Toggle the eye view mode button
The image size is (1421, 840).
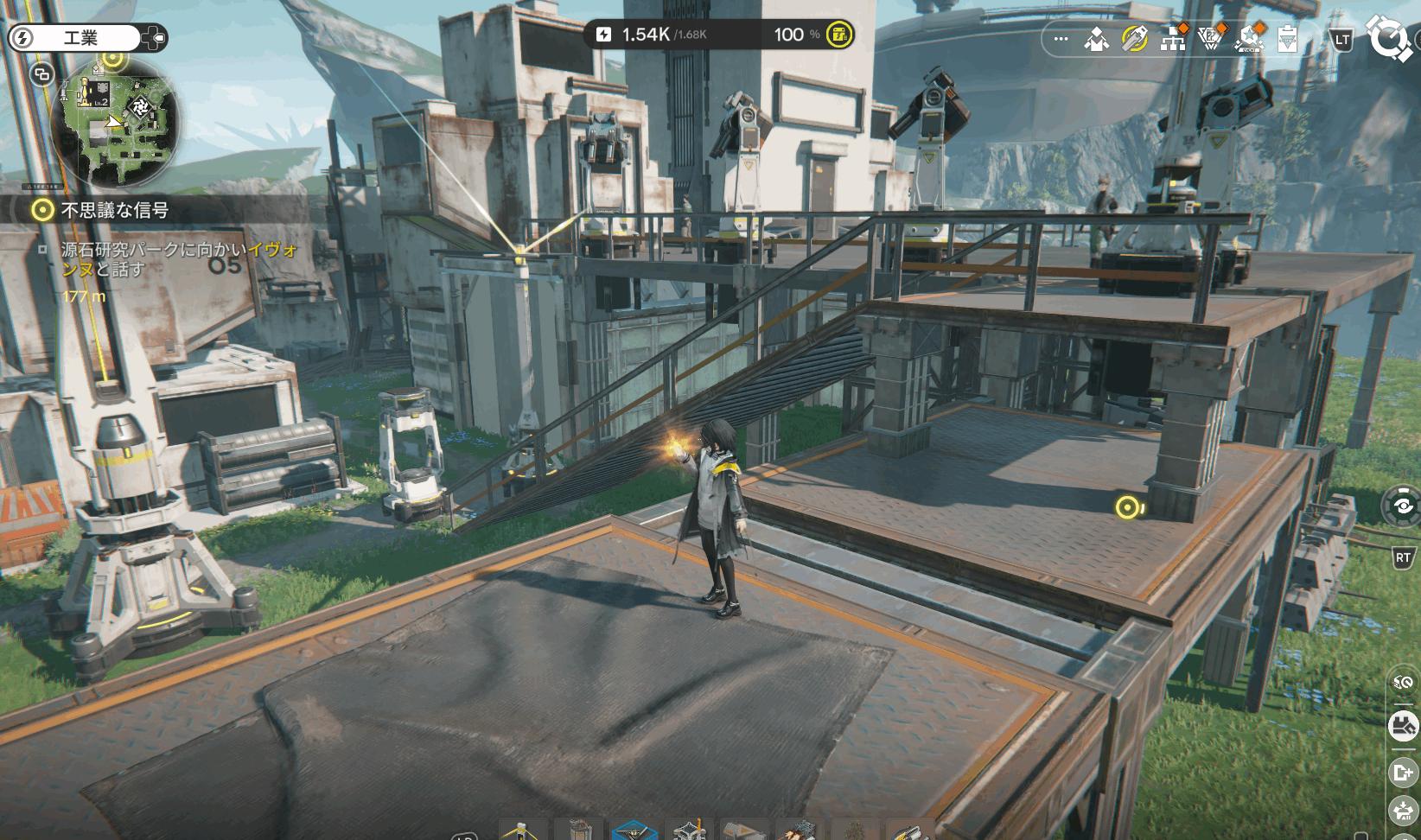click(1403, 506)
